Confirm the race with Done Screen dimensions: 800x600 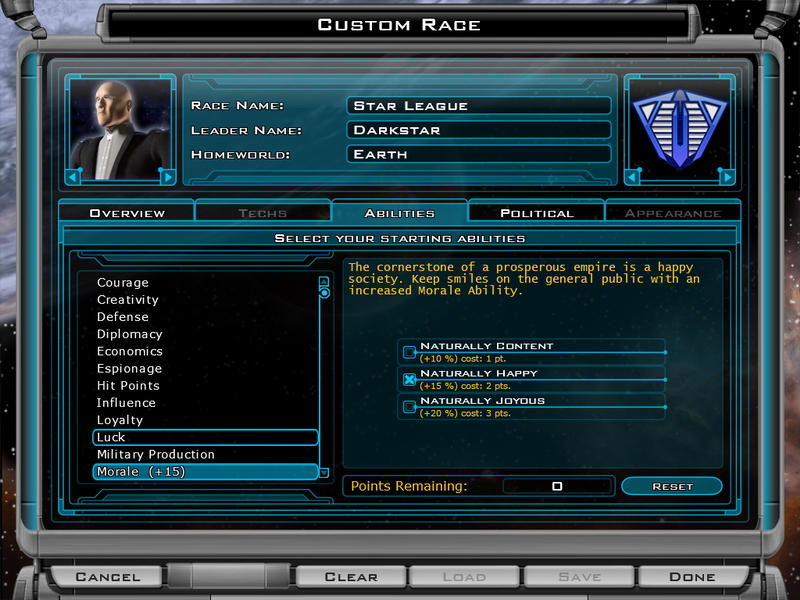point(692,576)
